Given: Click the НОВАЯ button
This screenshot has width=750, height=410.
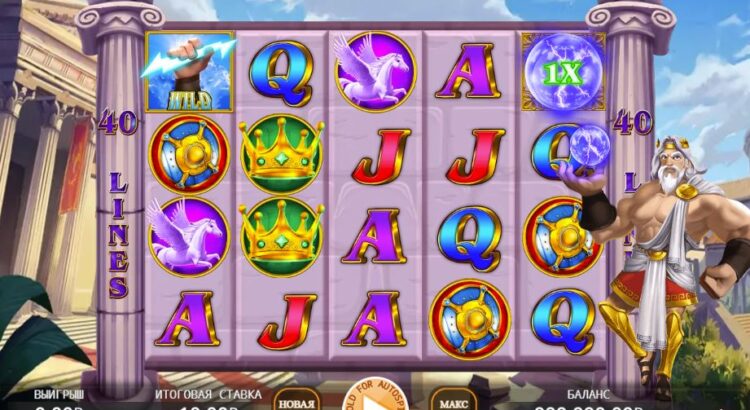Looking at the screenshot, I should click(x=296, y=400).
